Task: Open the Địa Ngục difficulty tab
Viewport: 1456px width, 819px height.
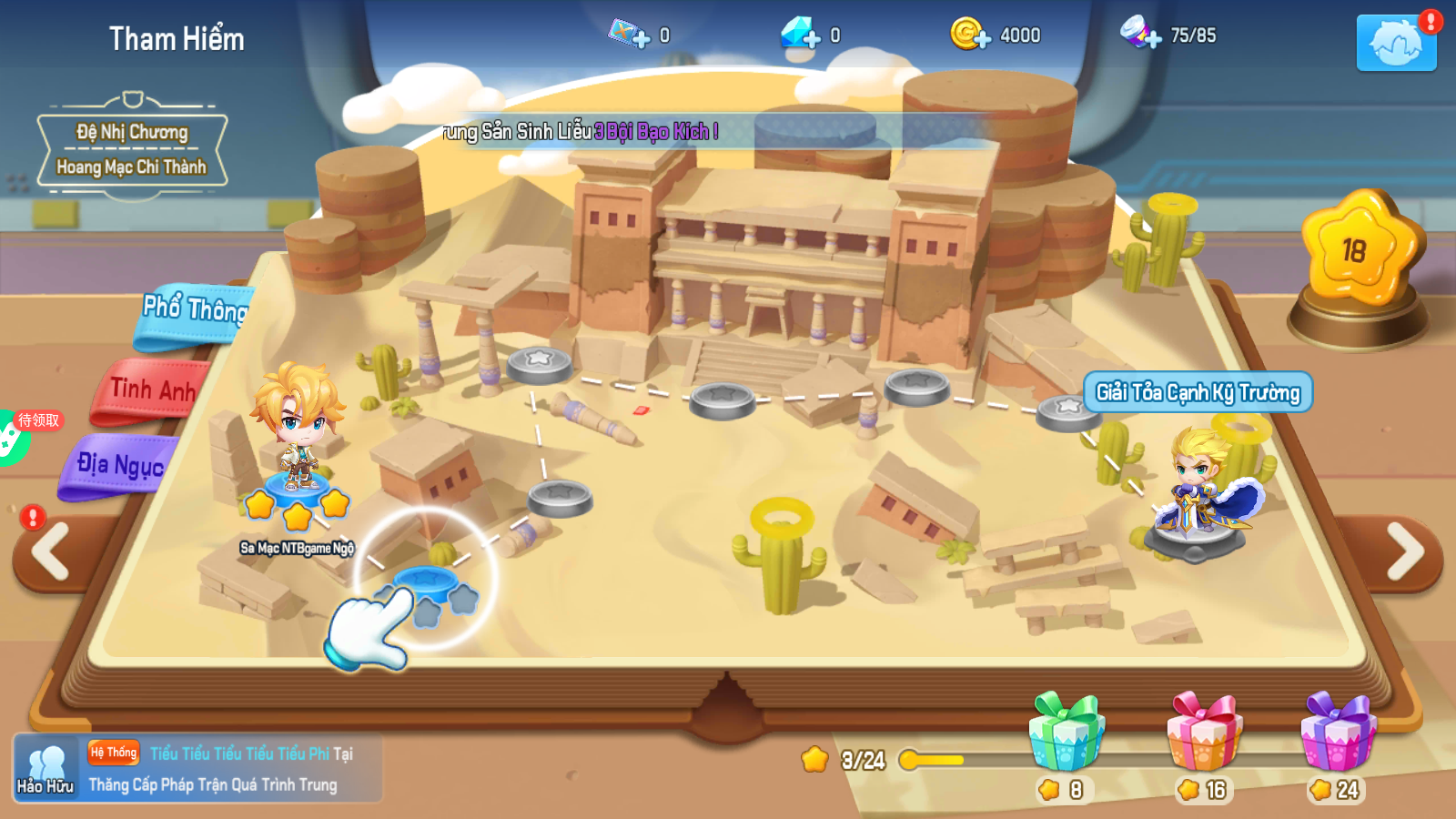Action: (x=120, y=466)
